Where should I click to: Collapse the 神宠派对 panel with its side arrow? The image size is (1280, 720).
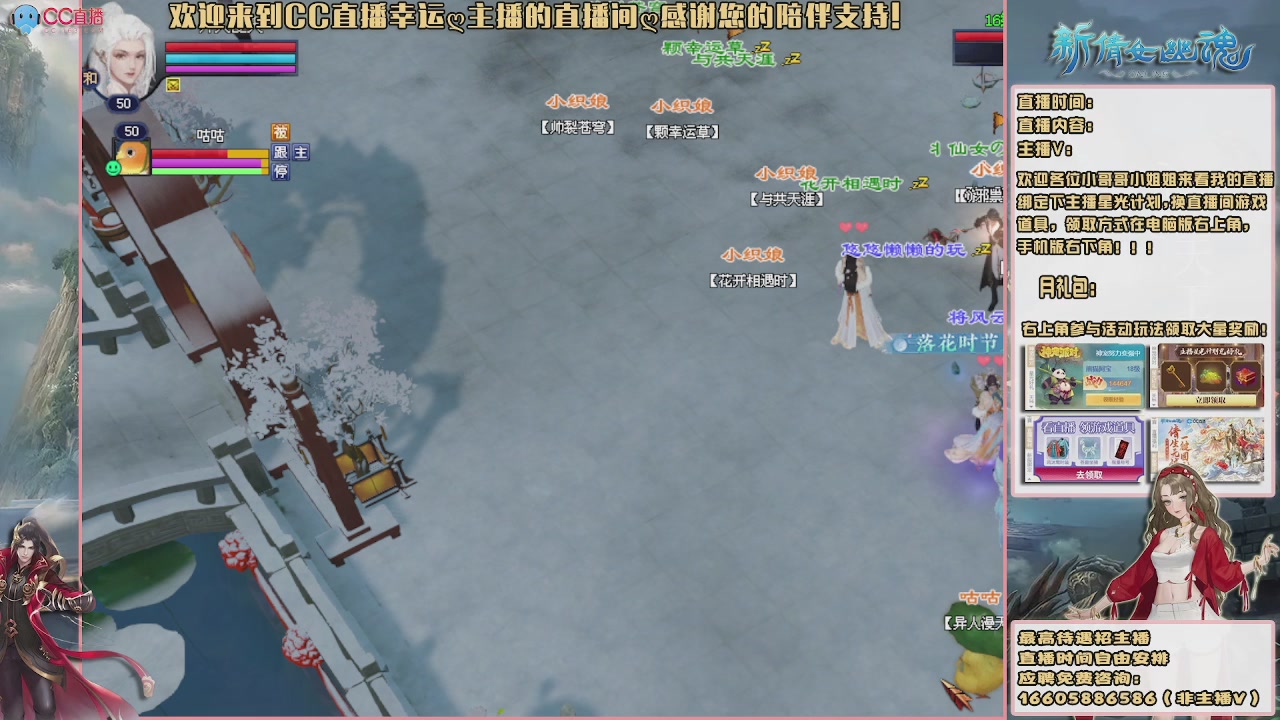tap(1030, 406)
